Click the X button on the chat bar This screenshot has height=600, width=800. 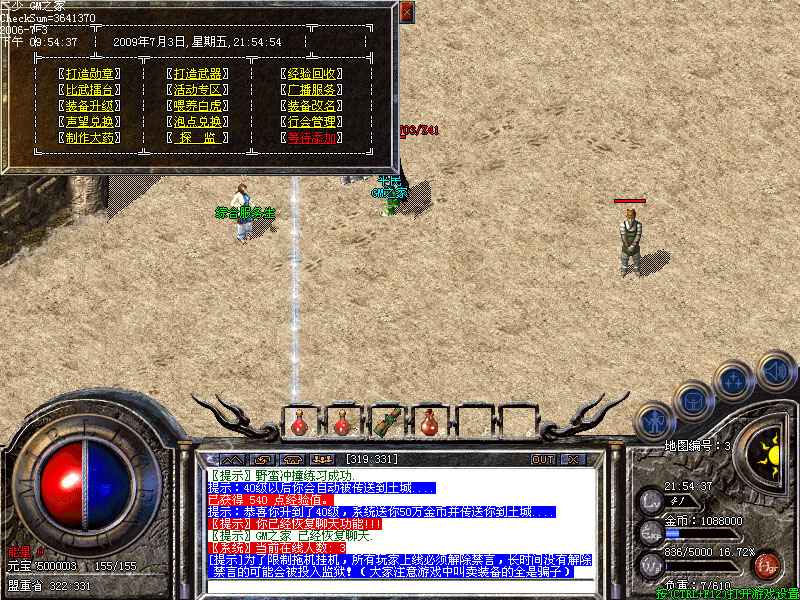click(573, 459)
